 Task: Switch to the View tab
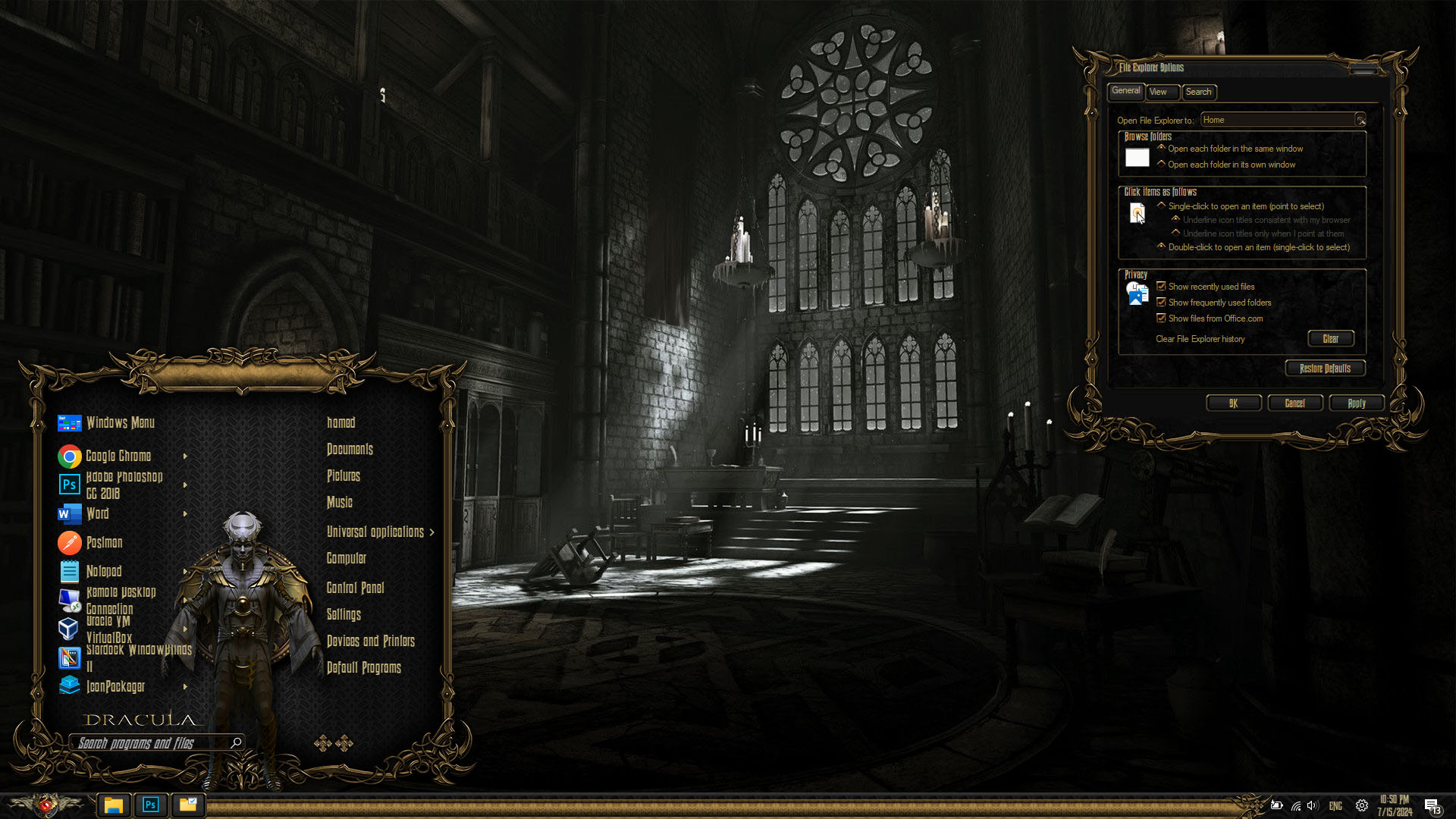tap(1158, 92)
